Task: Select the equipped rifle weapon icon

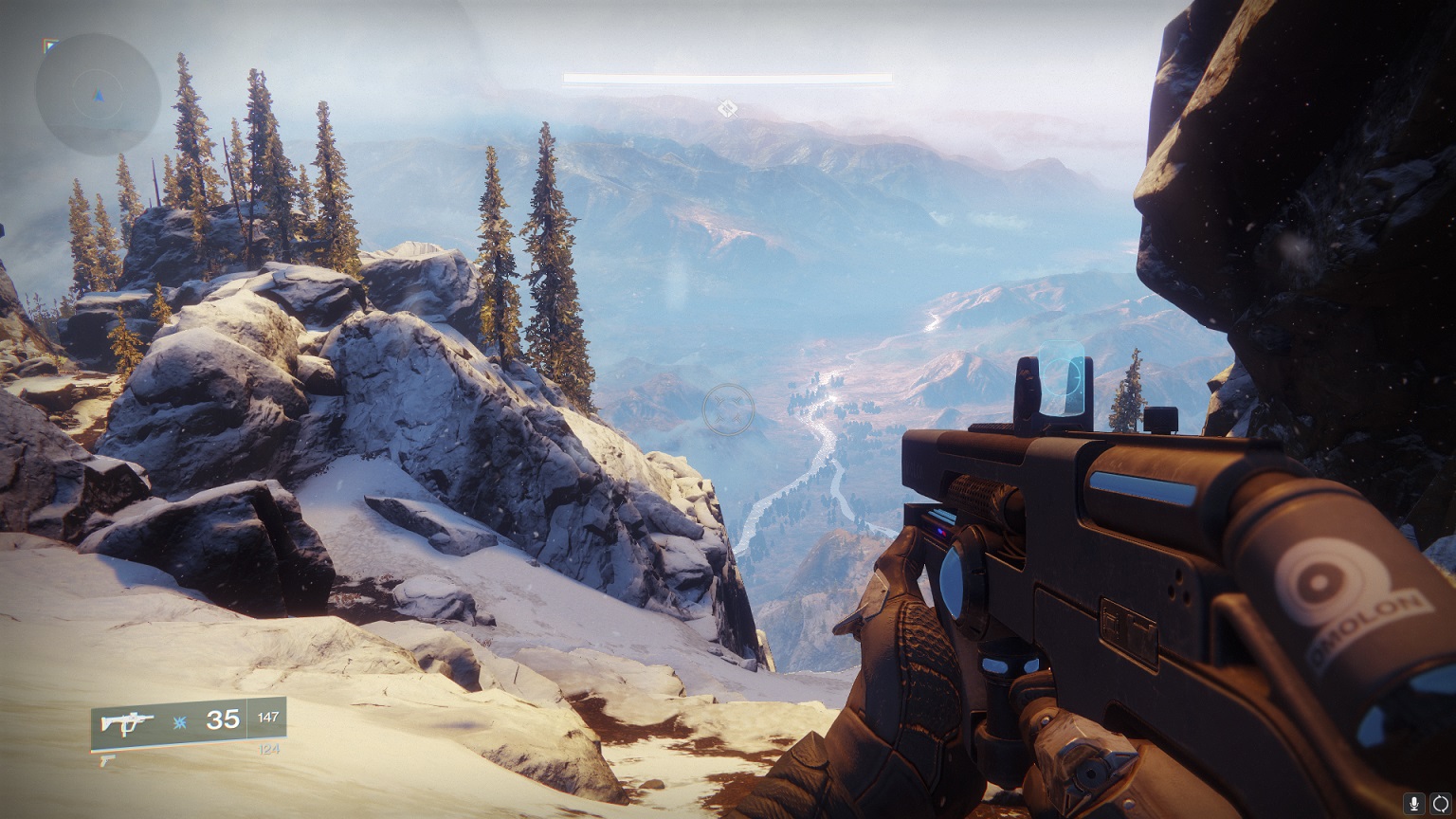Action: point(128,723)
